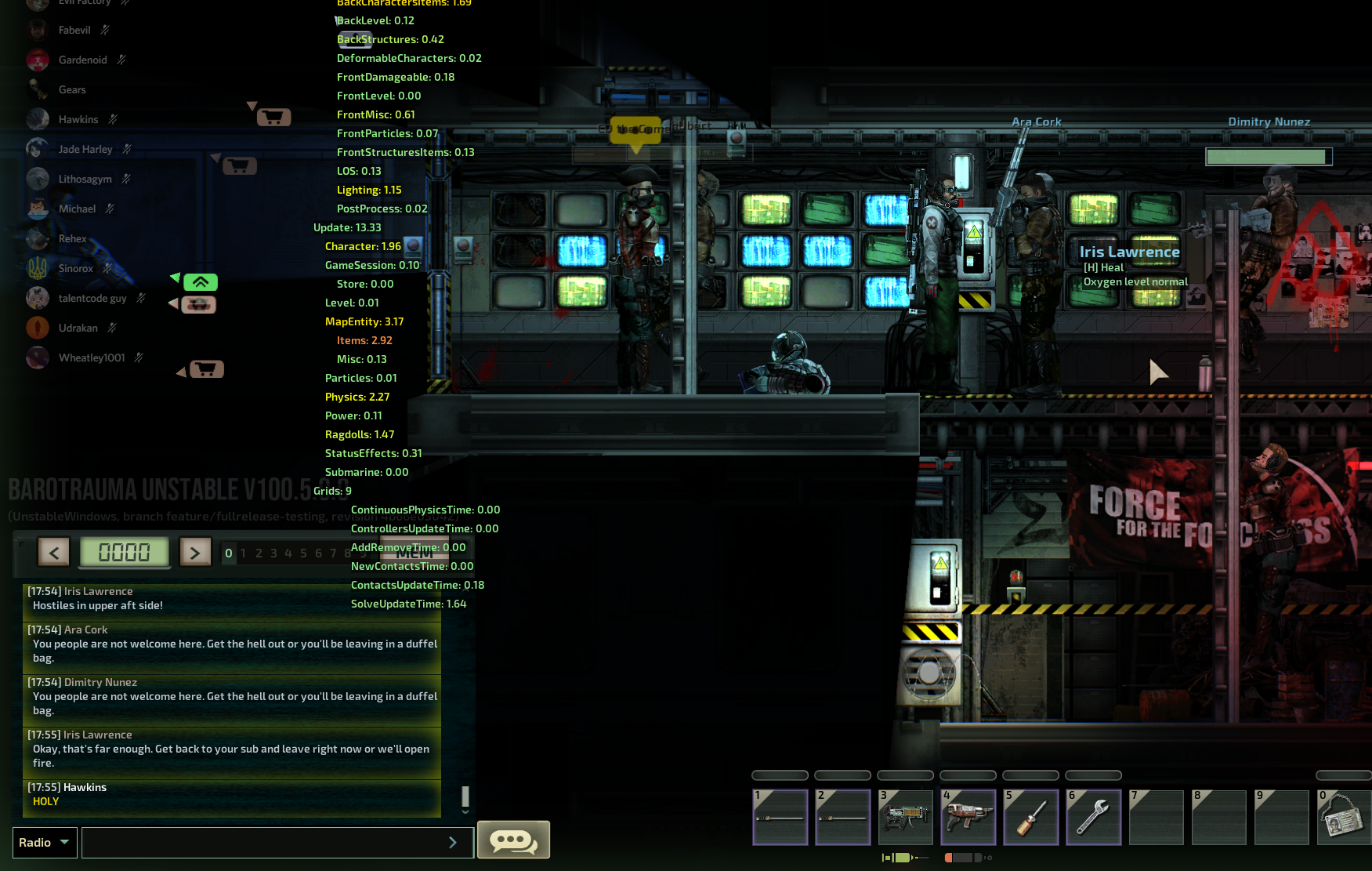Select the wrench in hotbar slot 6
Image resolution: width=1372 pixels, height=871 pixels.
click(x=1093, y=817)
